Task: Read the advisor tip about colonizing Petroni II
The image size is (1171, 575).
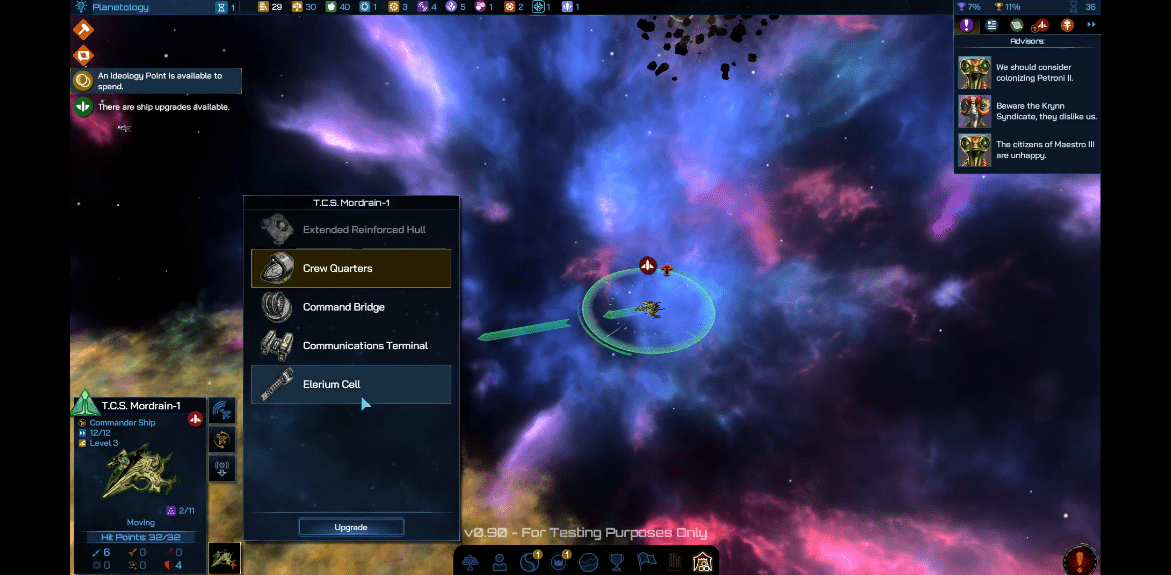Action: tap(1028, 73)
